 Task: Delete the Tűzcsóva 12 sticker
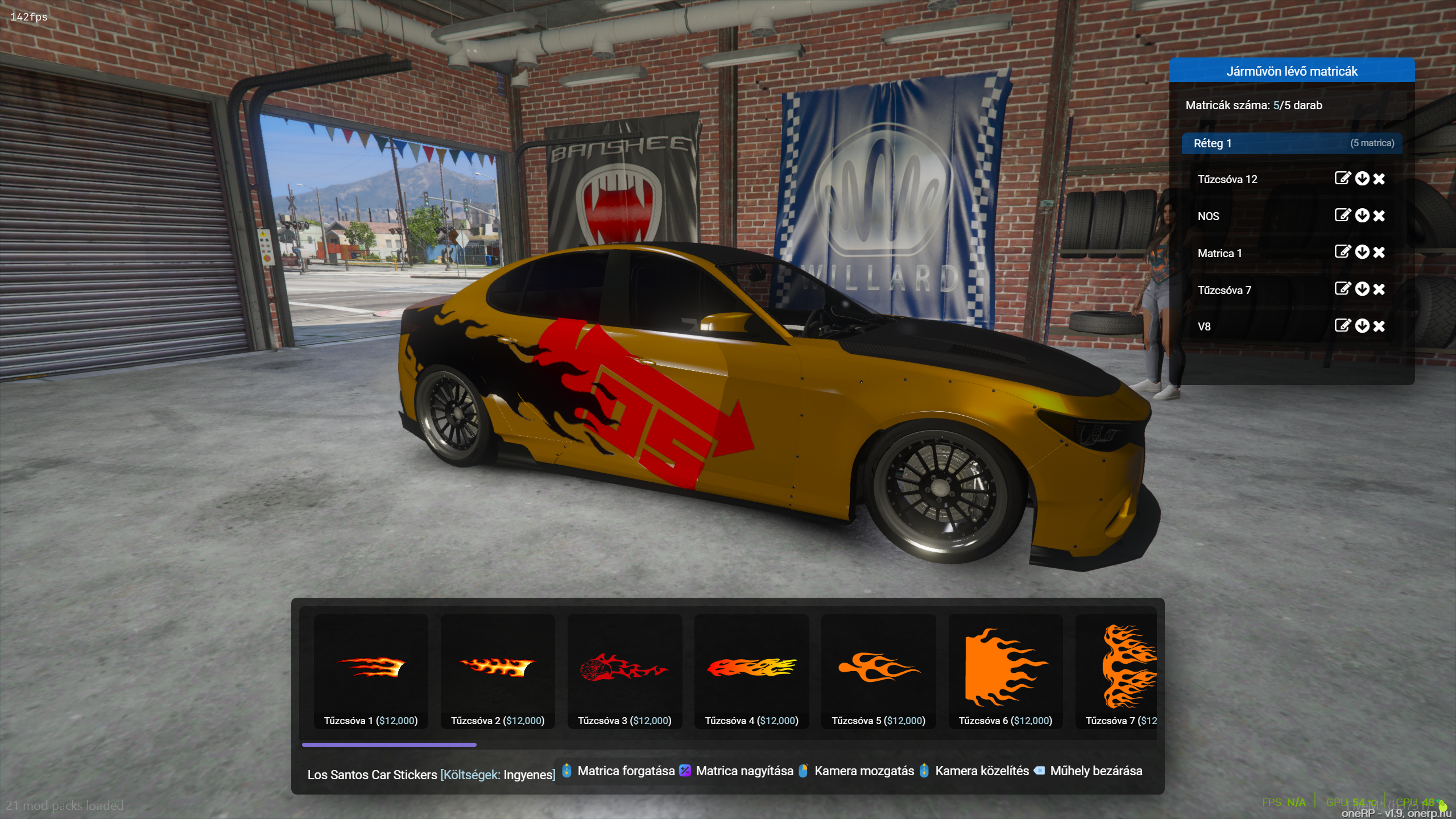(x=1379, y=179)
